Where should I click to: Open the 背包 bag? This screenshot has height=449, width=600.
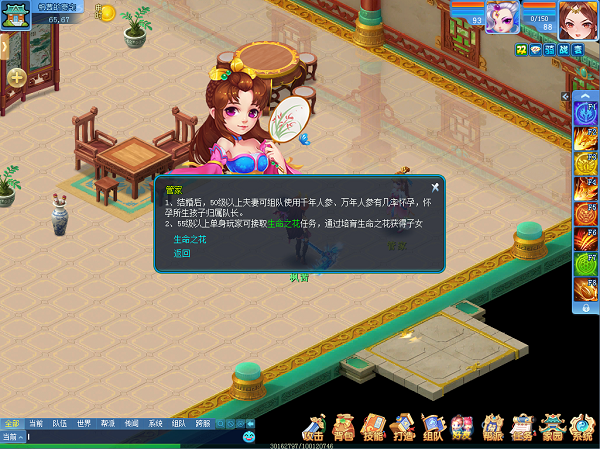click(344, 427)
